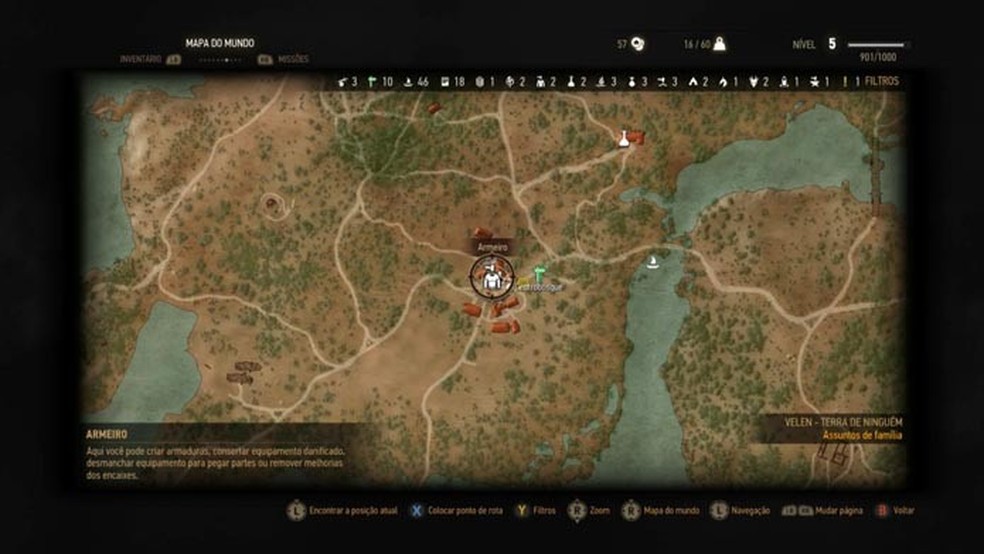This screenshot has width=984, height=554.
Task: Select Encontrar a posição atual
Action: click(x=342, y=511)
